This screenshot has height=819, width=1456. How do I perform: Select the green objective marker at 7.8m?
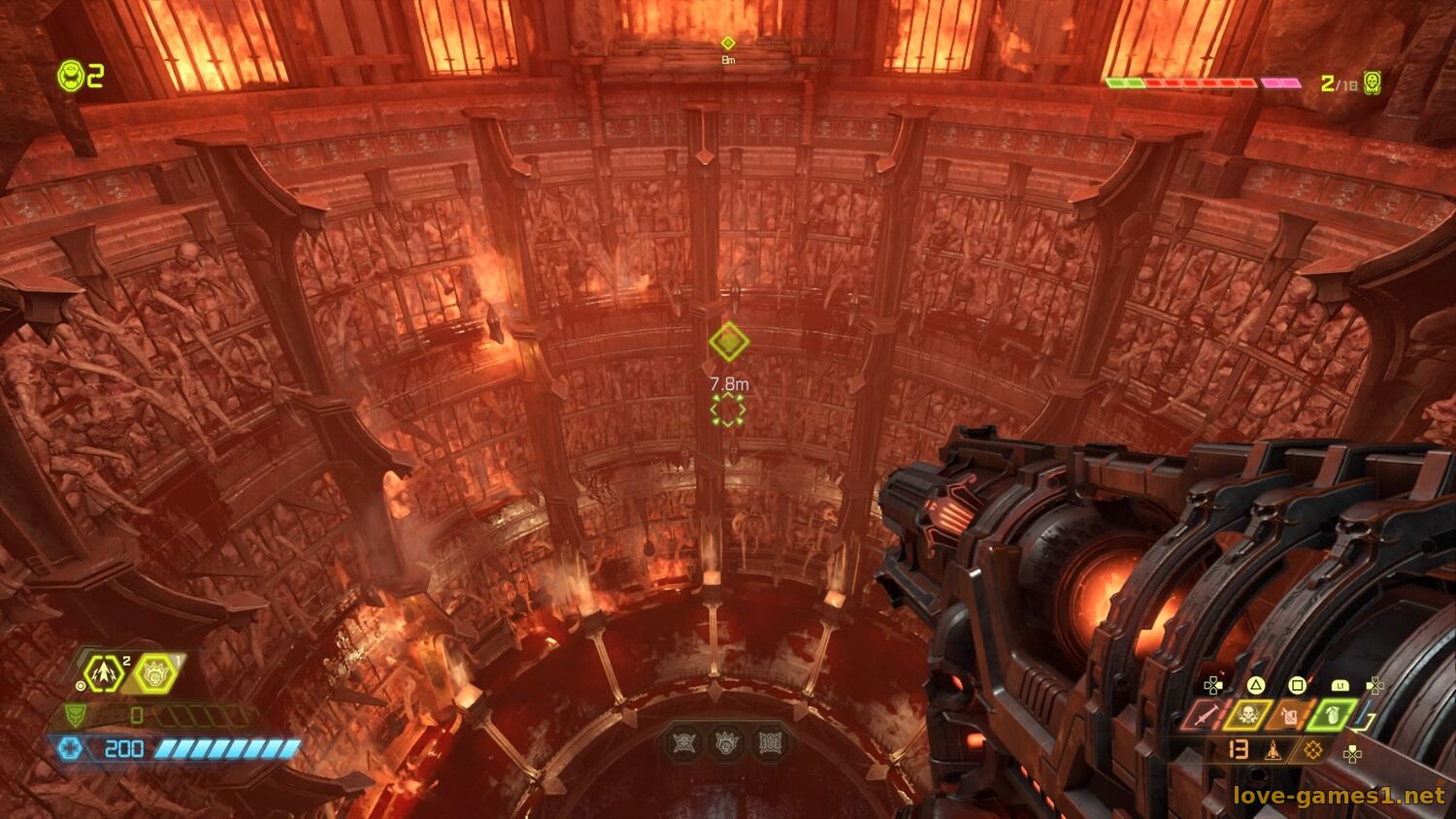click(728, 342)
